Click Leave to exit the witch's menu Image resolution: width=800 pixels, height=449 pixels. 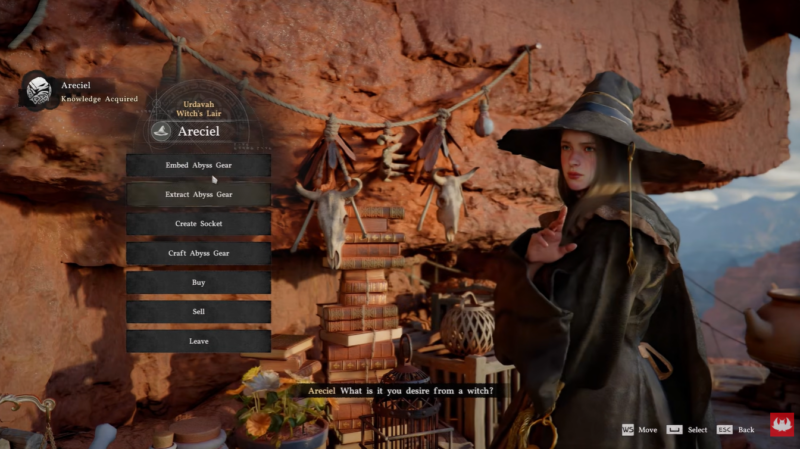(x=198, y=341)
